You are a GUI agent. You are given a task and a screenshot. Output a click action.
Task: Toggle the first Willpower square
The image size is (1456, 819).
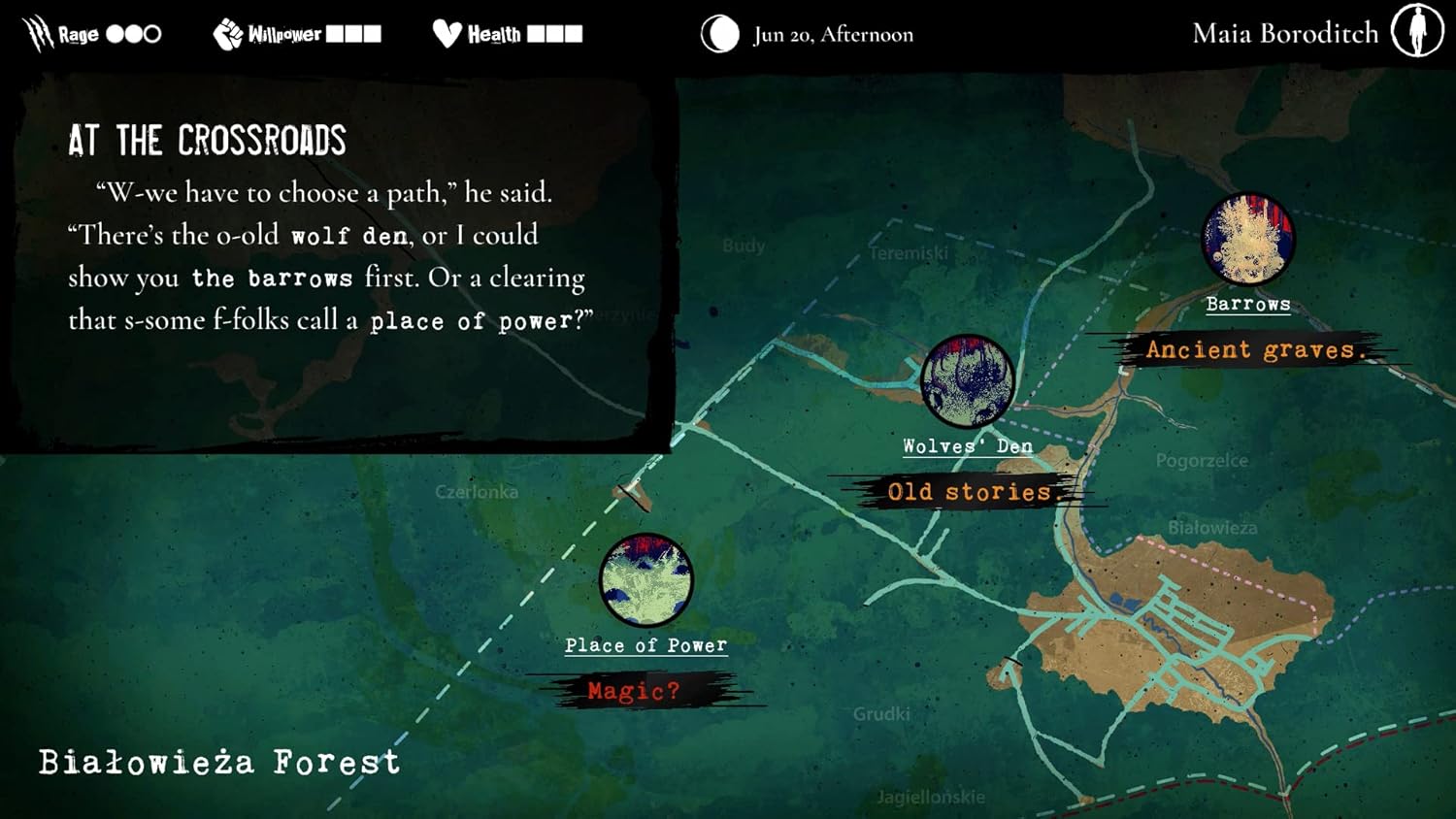[337, 32]
